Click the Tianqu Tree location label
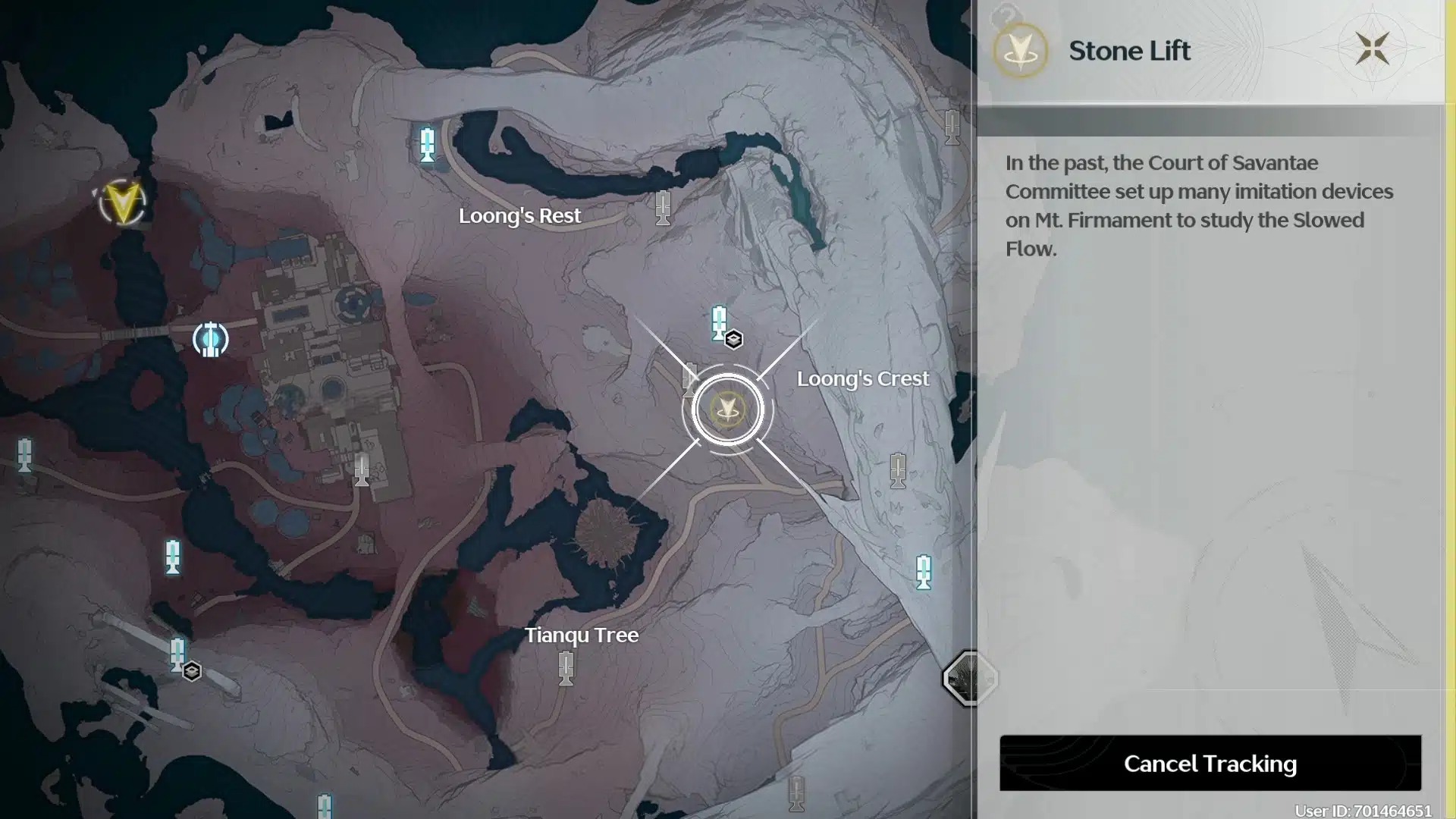The image size is (1456, 819). coord(581,635)
